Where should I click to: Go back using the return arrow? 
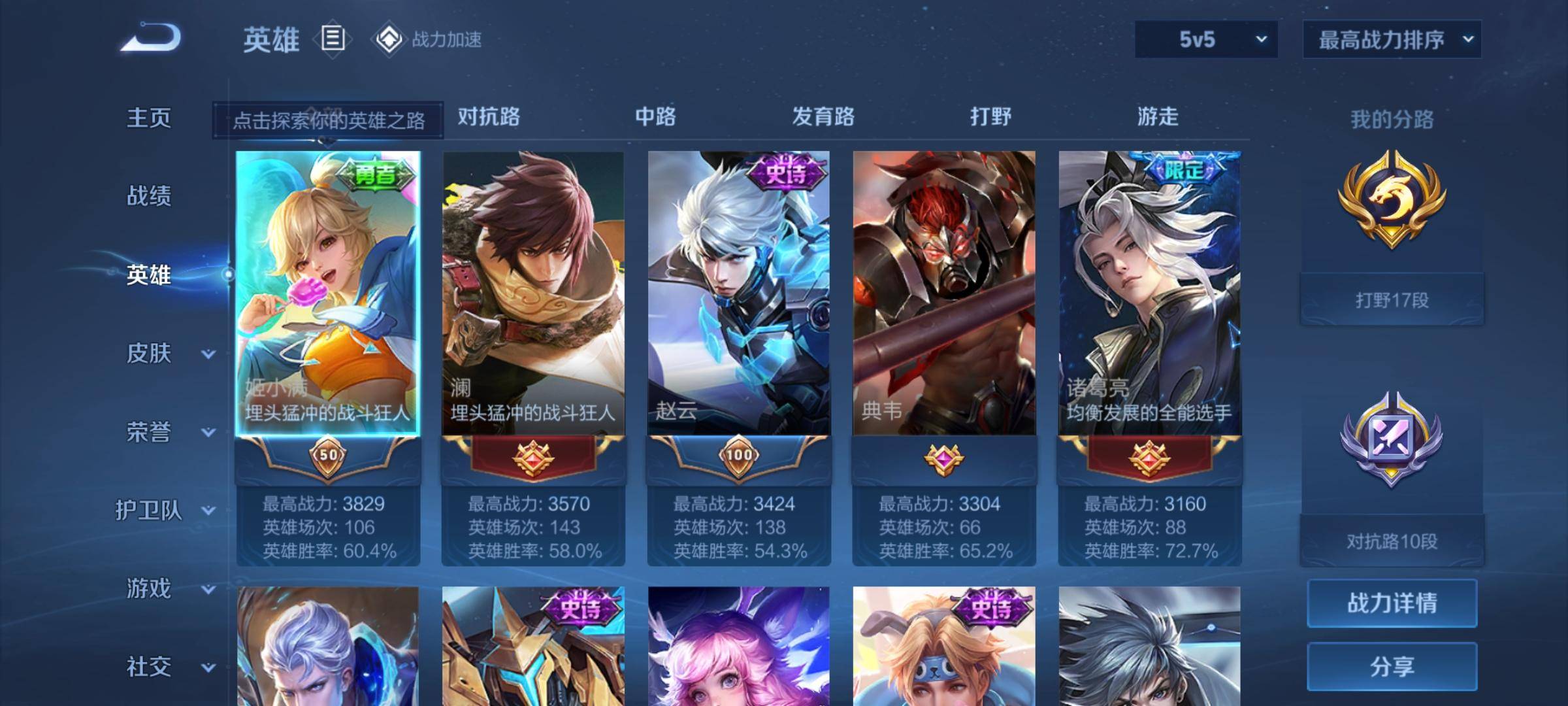pos(152,38)
